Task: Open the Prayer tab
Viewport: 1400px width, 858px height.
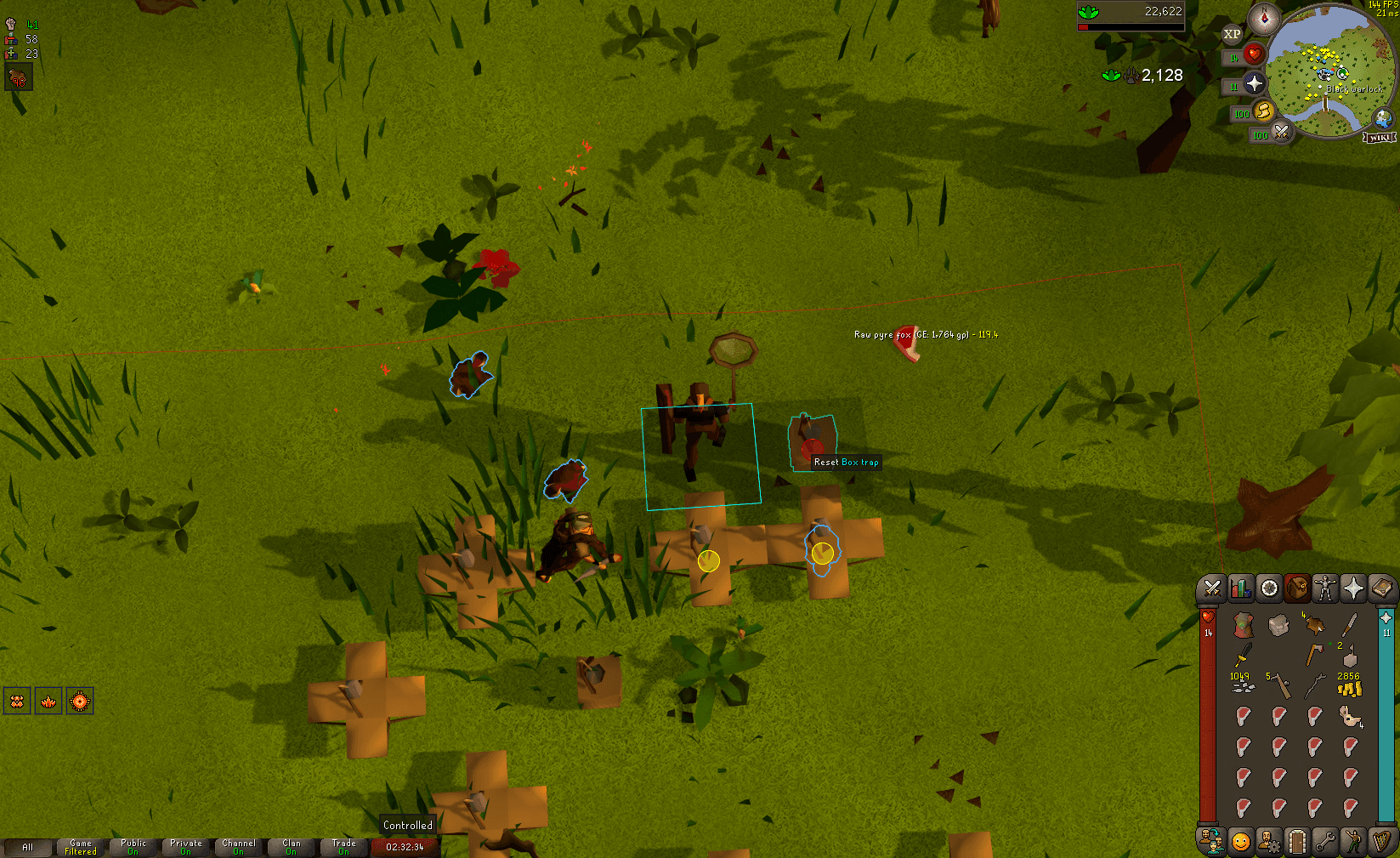Action: pos(1355,588)
